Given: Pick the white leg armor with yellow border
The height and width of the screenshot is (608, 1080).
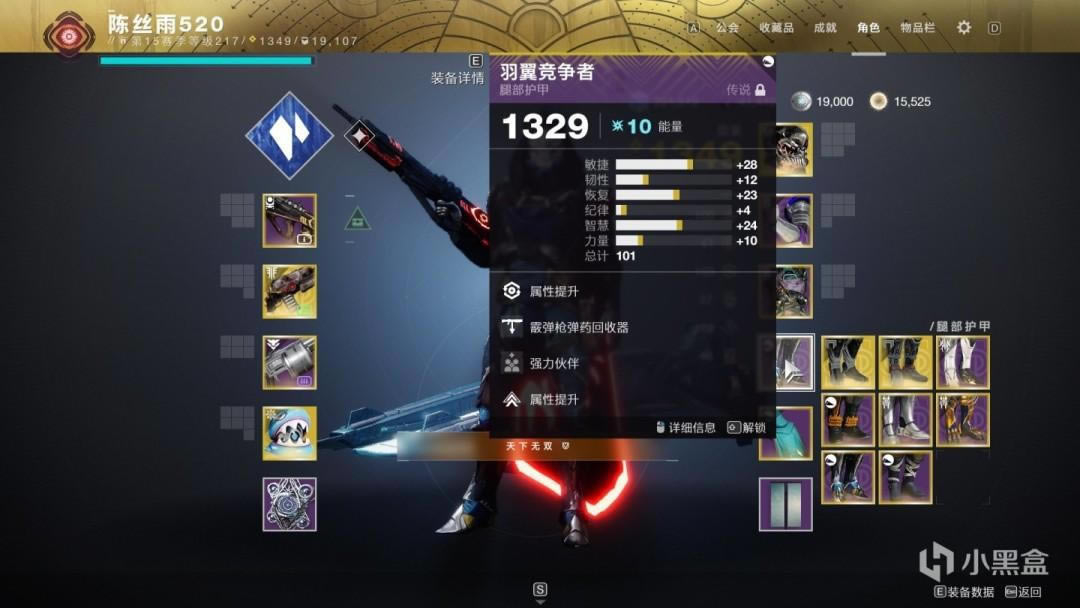Looking at the screenshot, I should 963,362.
